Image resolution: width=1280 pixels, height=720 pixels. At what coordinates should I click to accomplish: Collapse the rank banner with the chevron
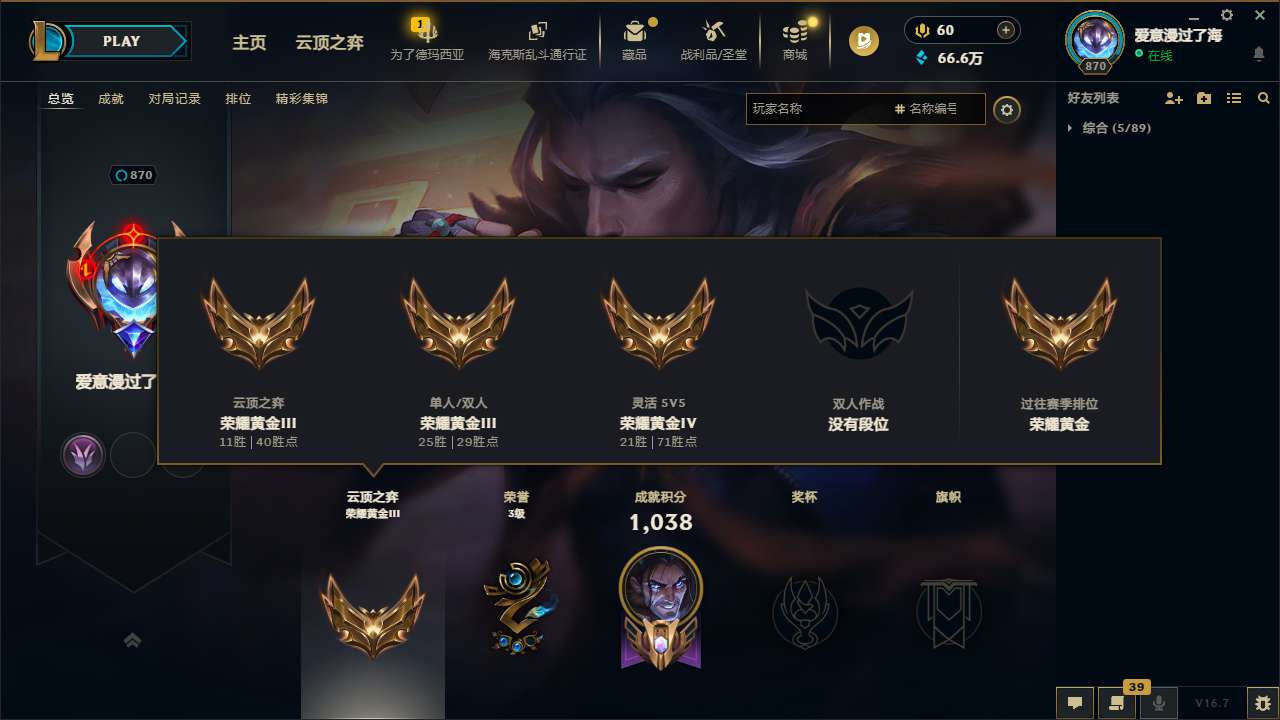[x=133, y=640]
